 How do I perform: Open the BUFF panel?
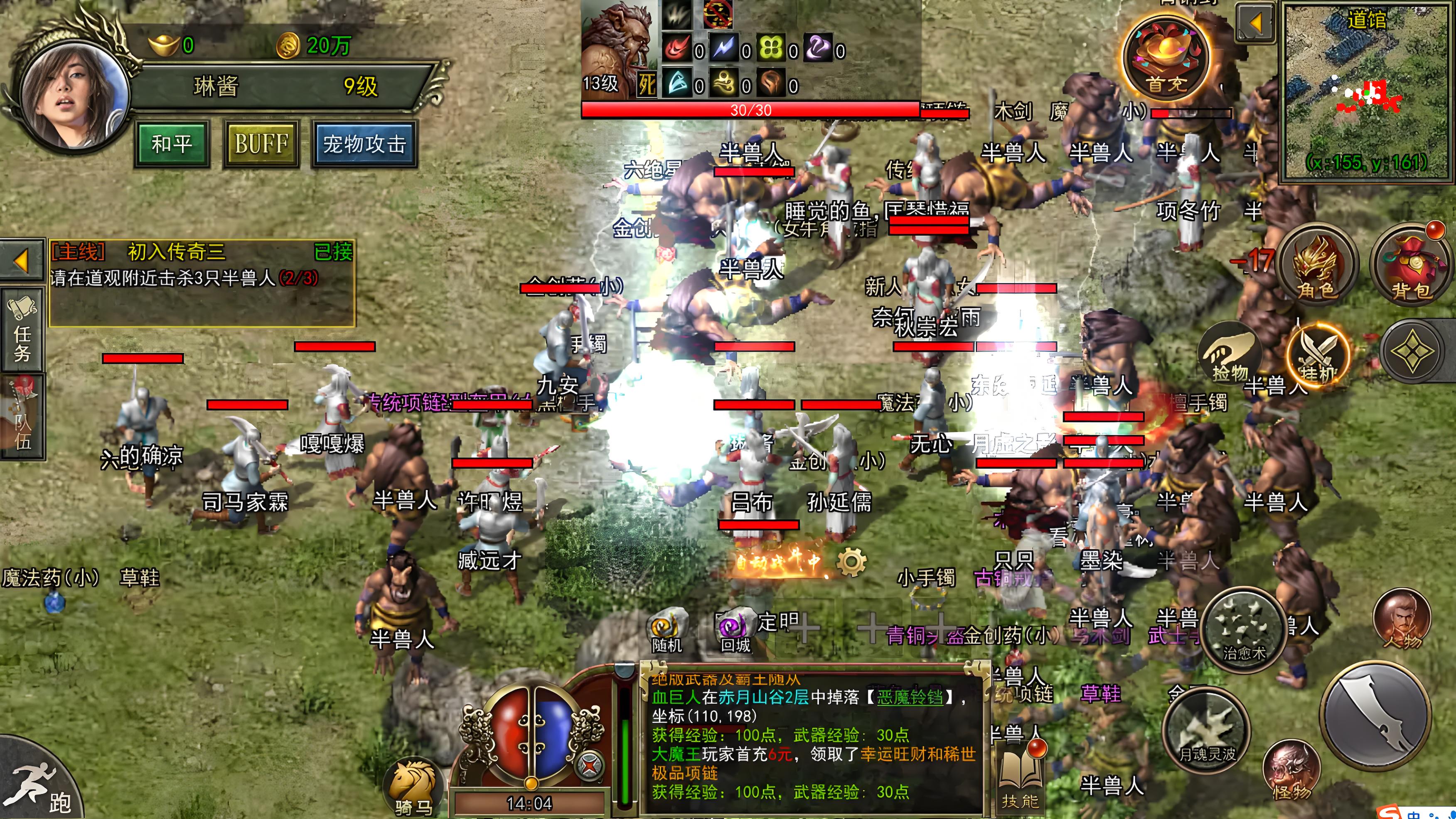(261, 144)
